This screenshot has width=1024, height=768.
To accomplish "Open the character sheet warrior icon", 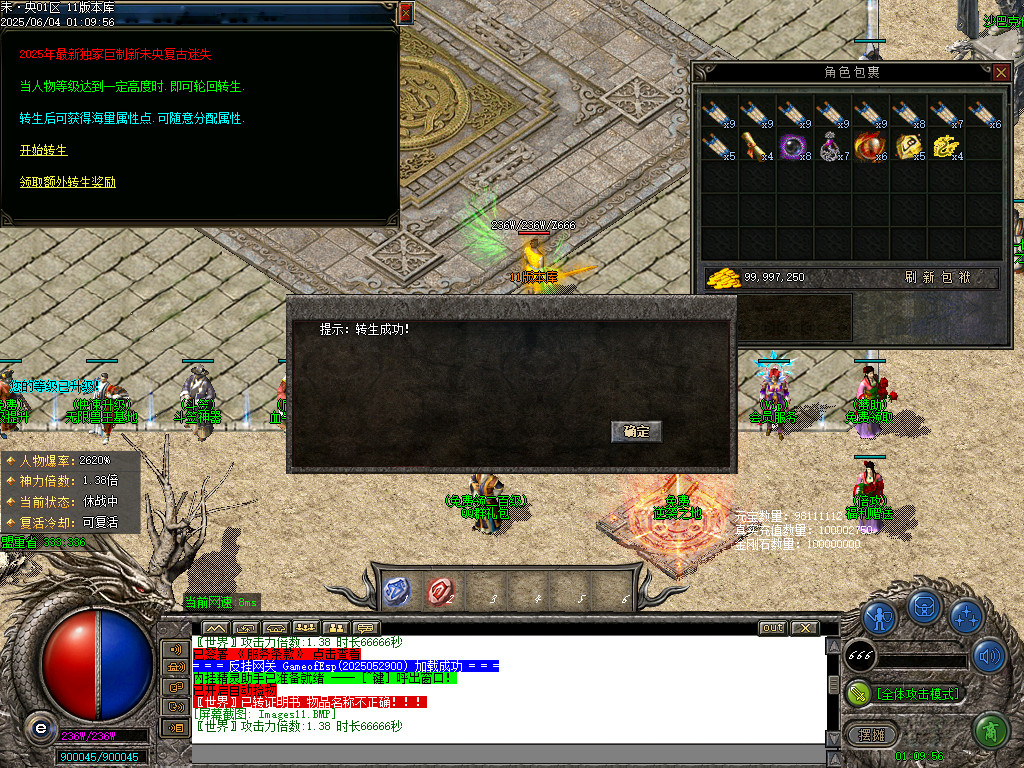I will point(879,616).
